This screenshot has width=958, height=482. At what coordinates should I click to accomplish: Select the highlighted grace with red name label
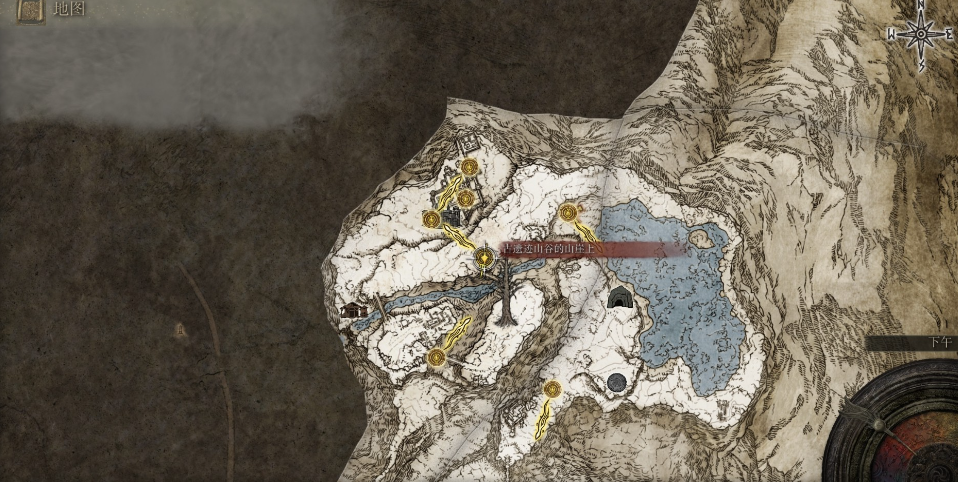pyautogui.click(x=485, y=258)
